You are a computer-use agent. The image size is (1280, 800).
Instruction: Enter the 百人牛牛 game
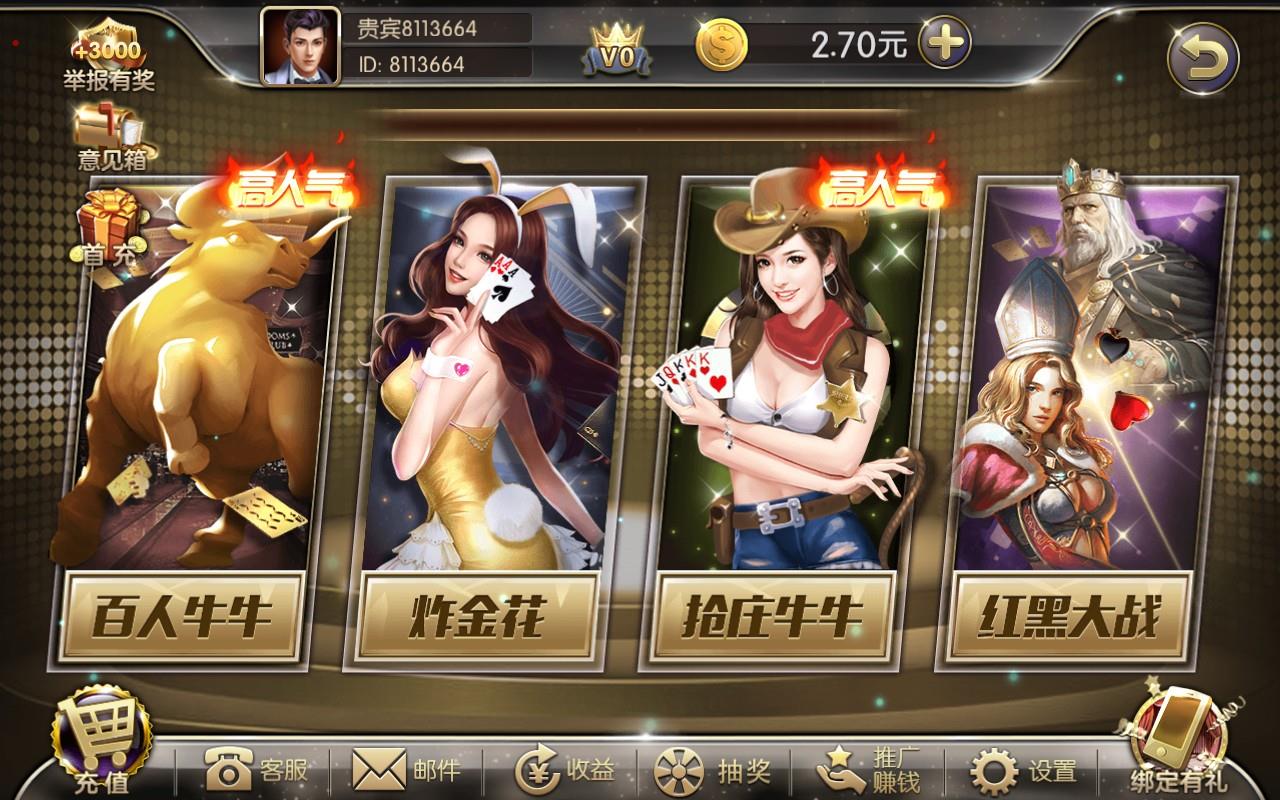[193, 420]
